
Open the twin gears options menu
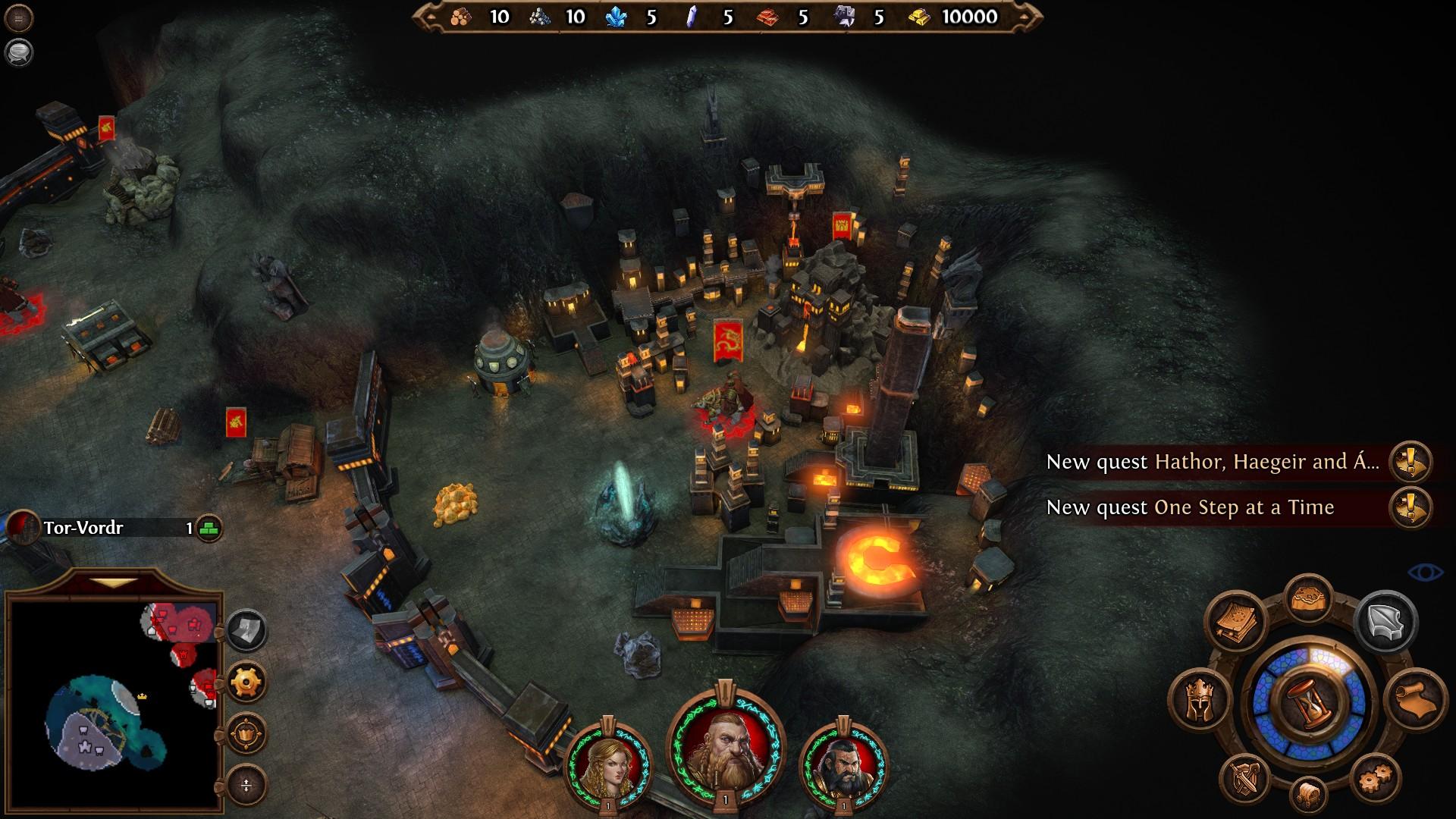pos(1375,779)
